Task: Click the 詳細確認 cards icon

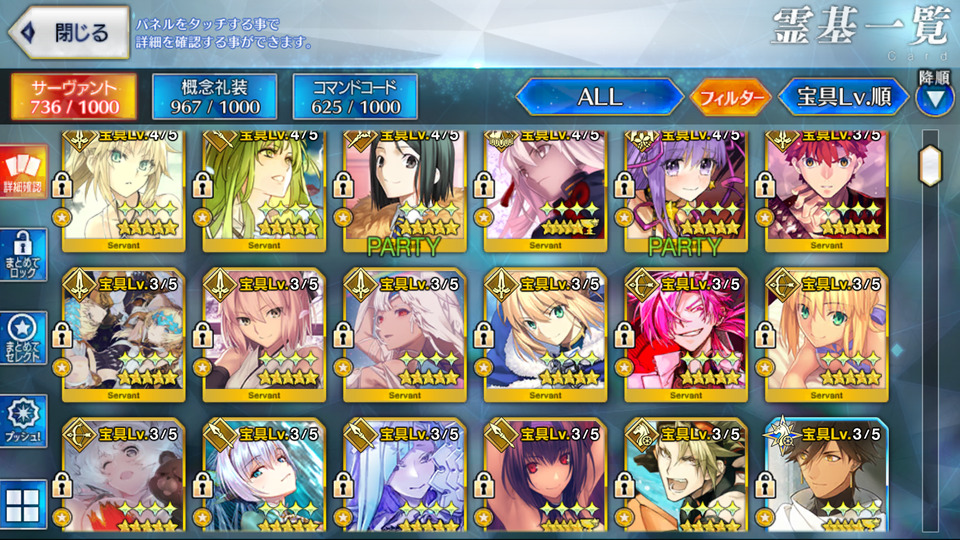Action: point(22,172)
